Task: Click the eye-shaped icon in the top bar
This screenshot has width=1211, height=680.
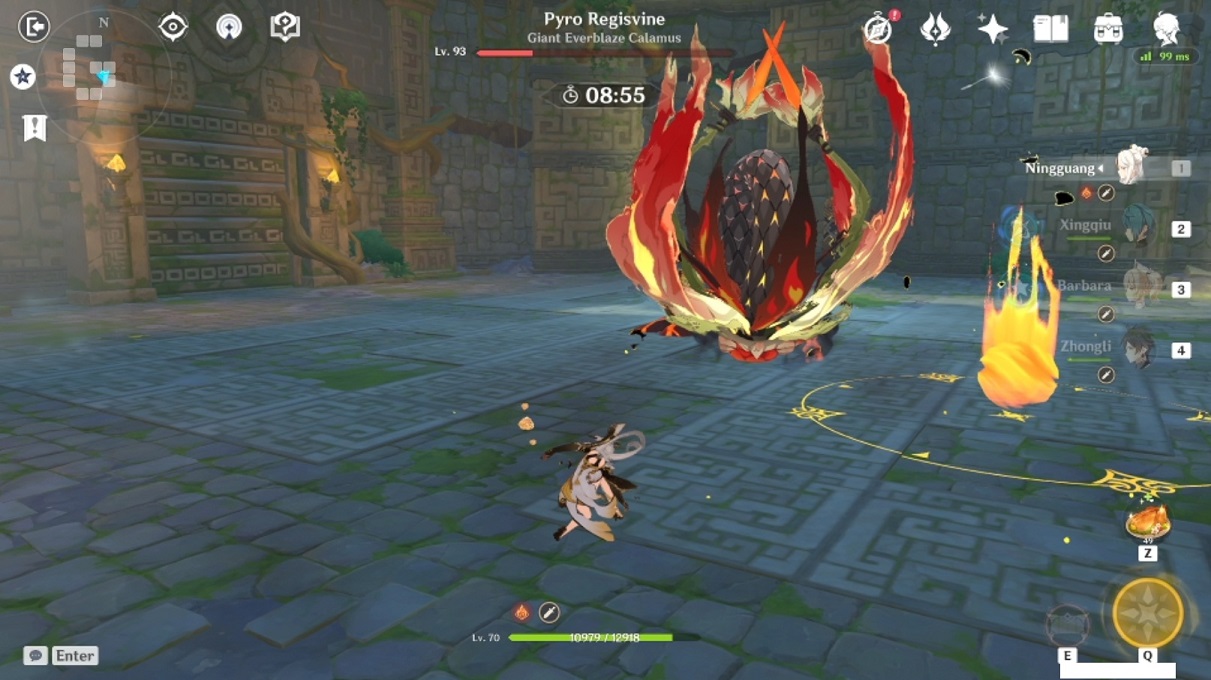Action: (173, 27)
